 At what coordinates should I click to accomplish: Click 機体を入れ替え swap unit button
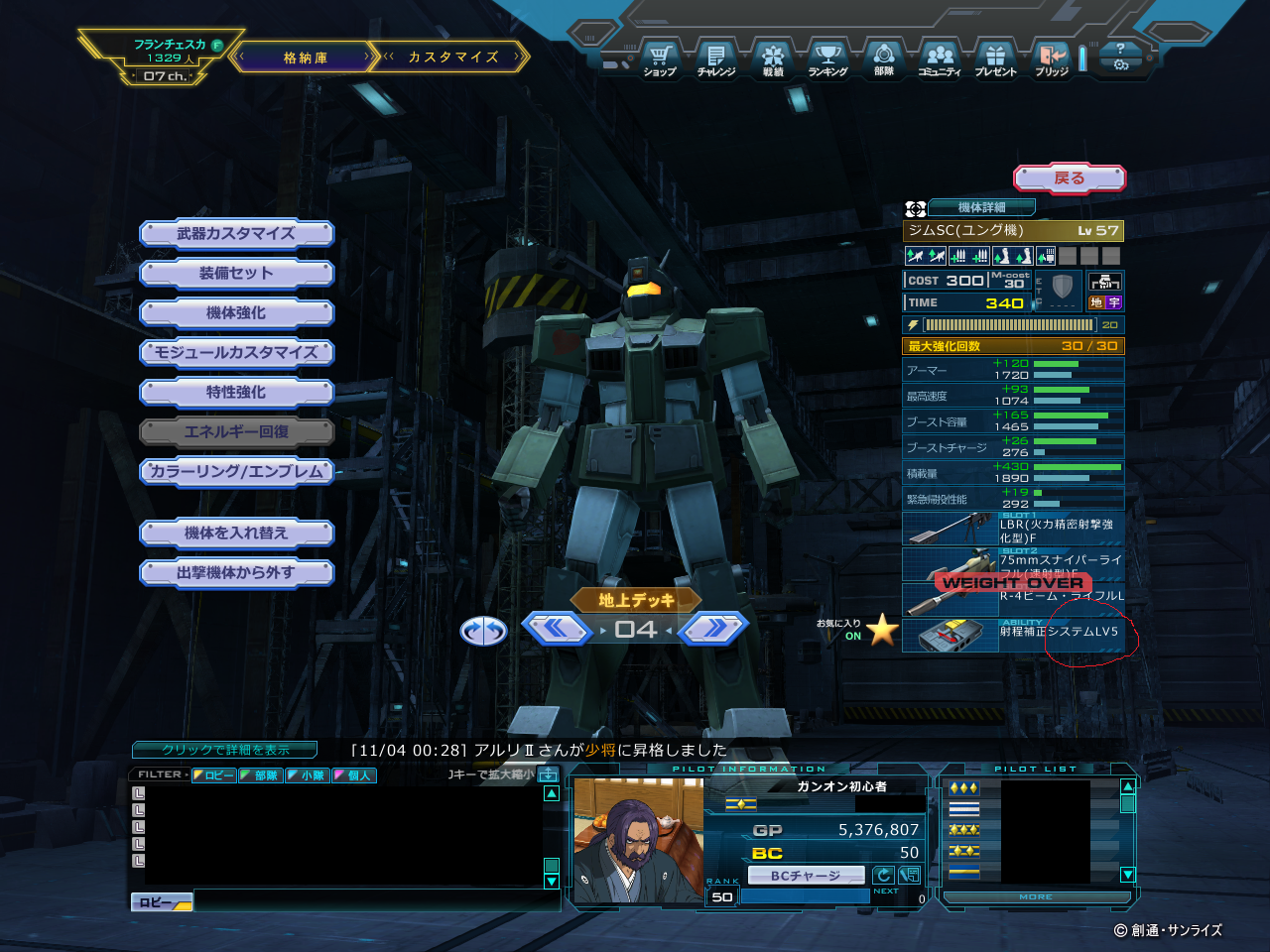point(236,534)
